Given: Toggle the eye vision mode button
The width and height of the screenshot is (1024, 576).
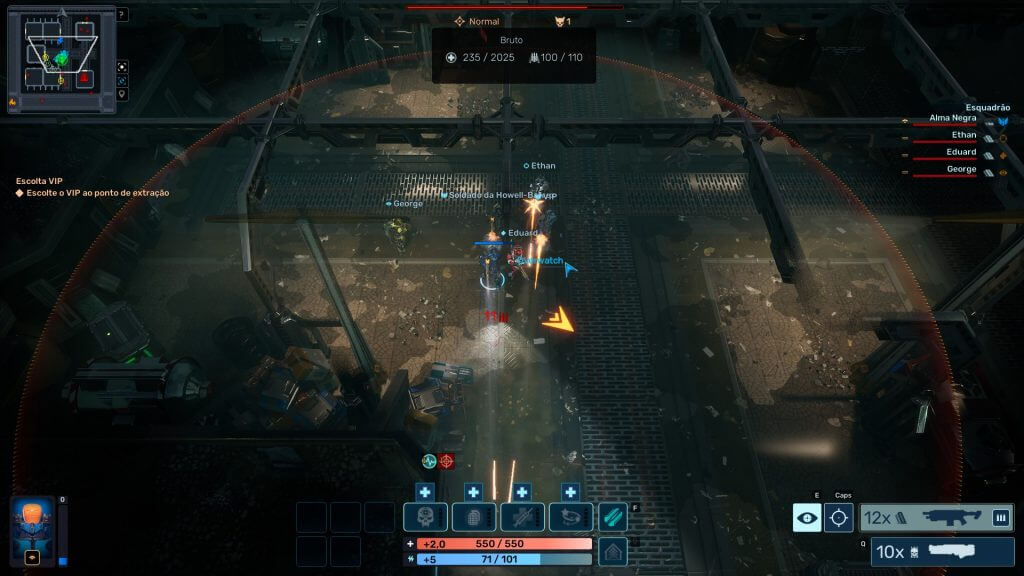Looking at the screenshot, I should (x=807, y=517).
